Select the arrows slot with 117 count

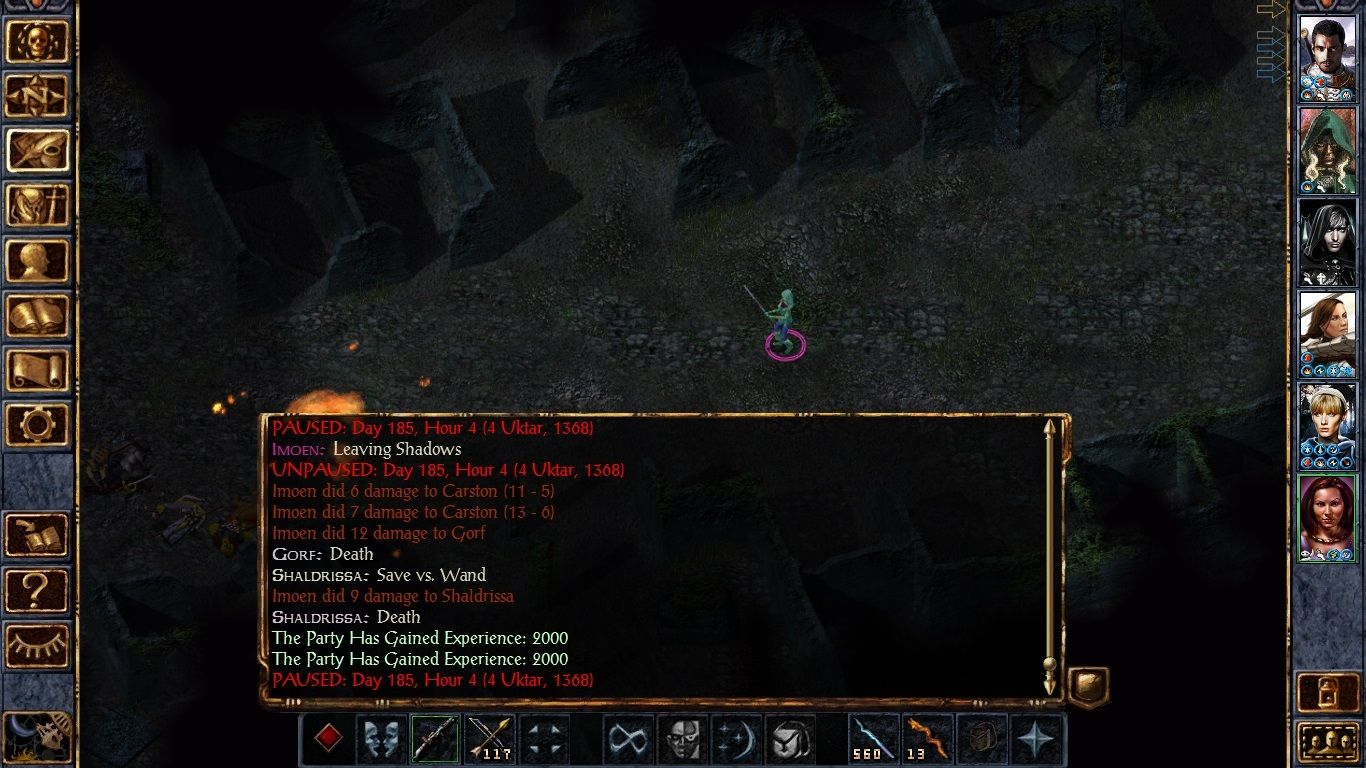point(490,740)
